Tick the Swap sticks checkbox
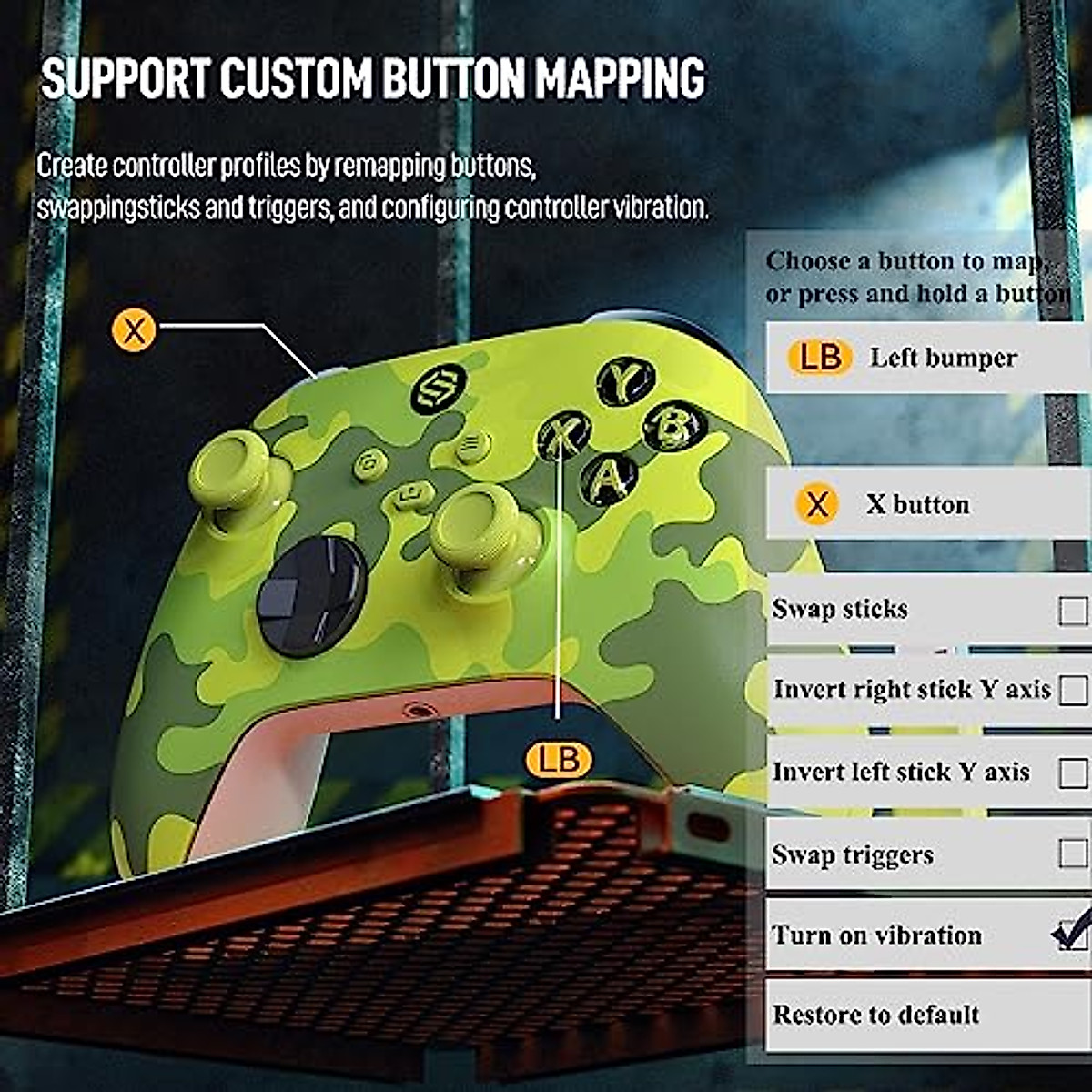This screenshot has height=1092, width=1092. point(1073,610)
